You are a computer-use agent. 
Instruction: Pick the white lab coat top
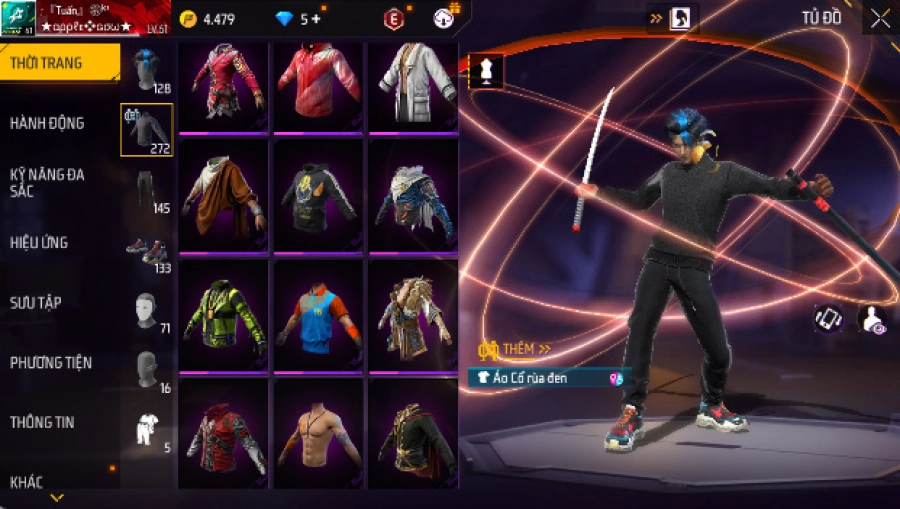click(413, 85)
